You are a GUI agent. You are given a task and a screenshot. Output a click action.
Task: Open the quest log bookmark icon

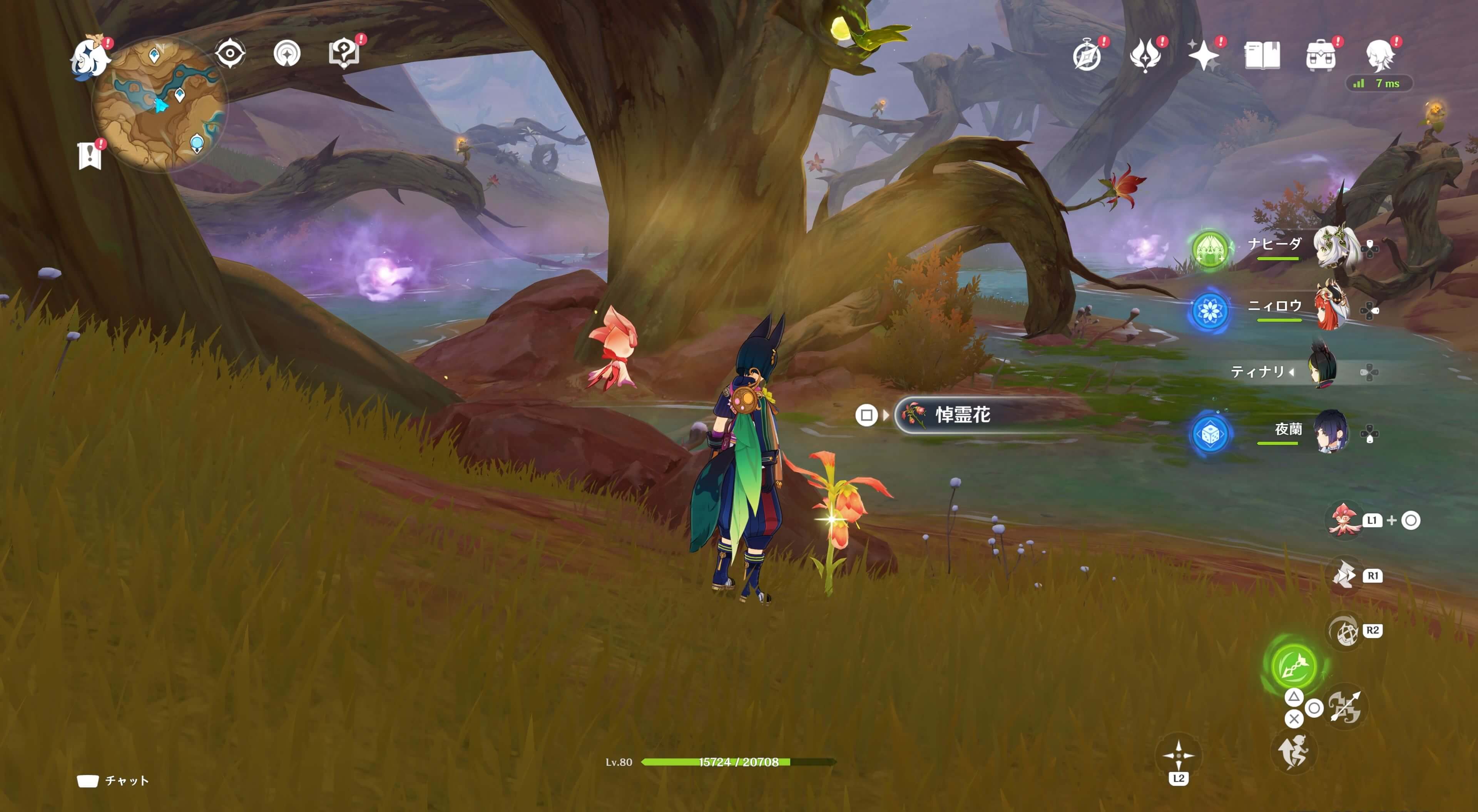[x=90, y=155]
